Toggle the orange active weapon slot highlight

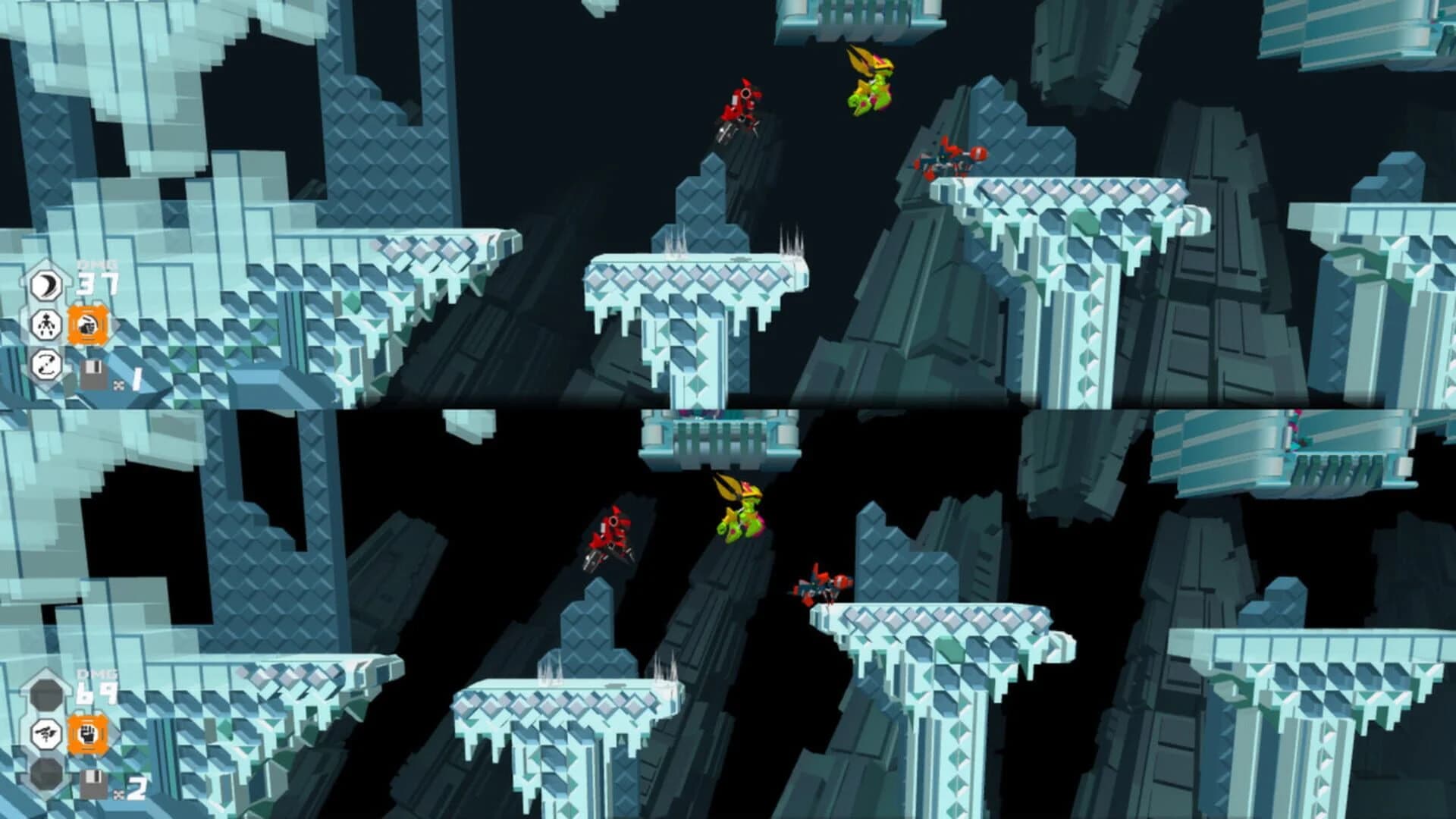tap(87, 733)
